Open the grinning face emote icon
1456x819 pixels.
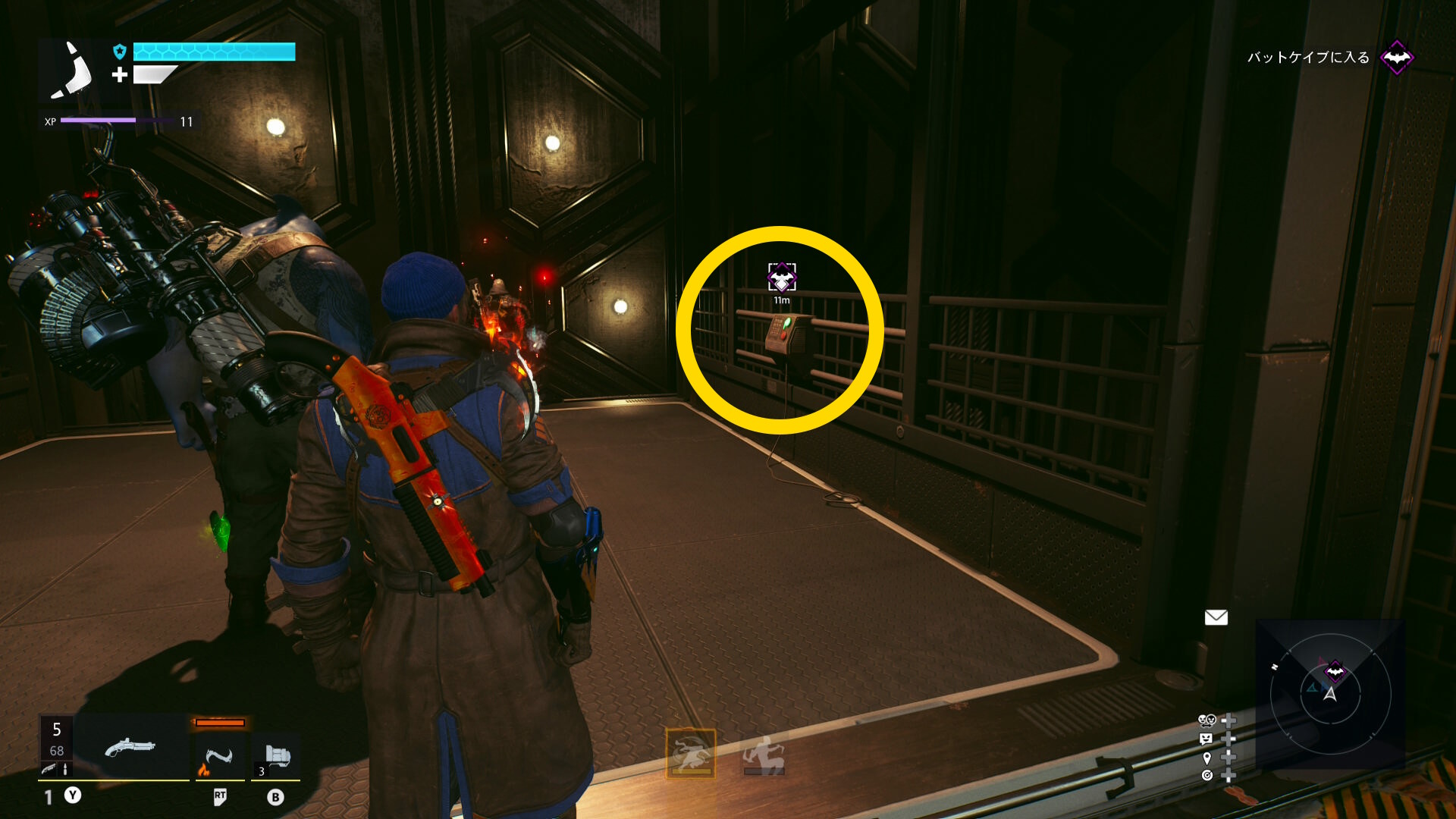pos(1206,739)
